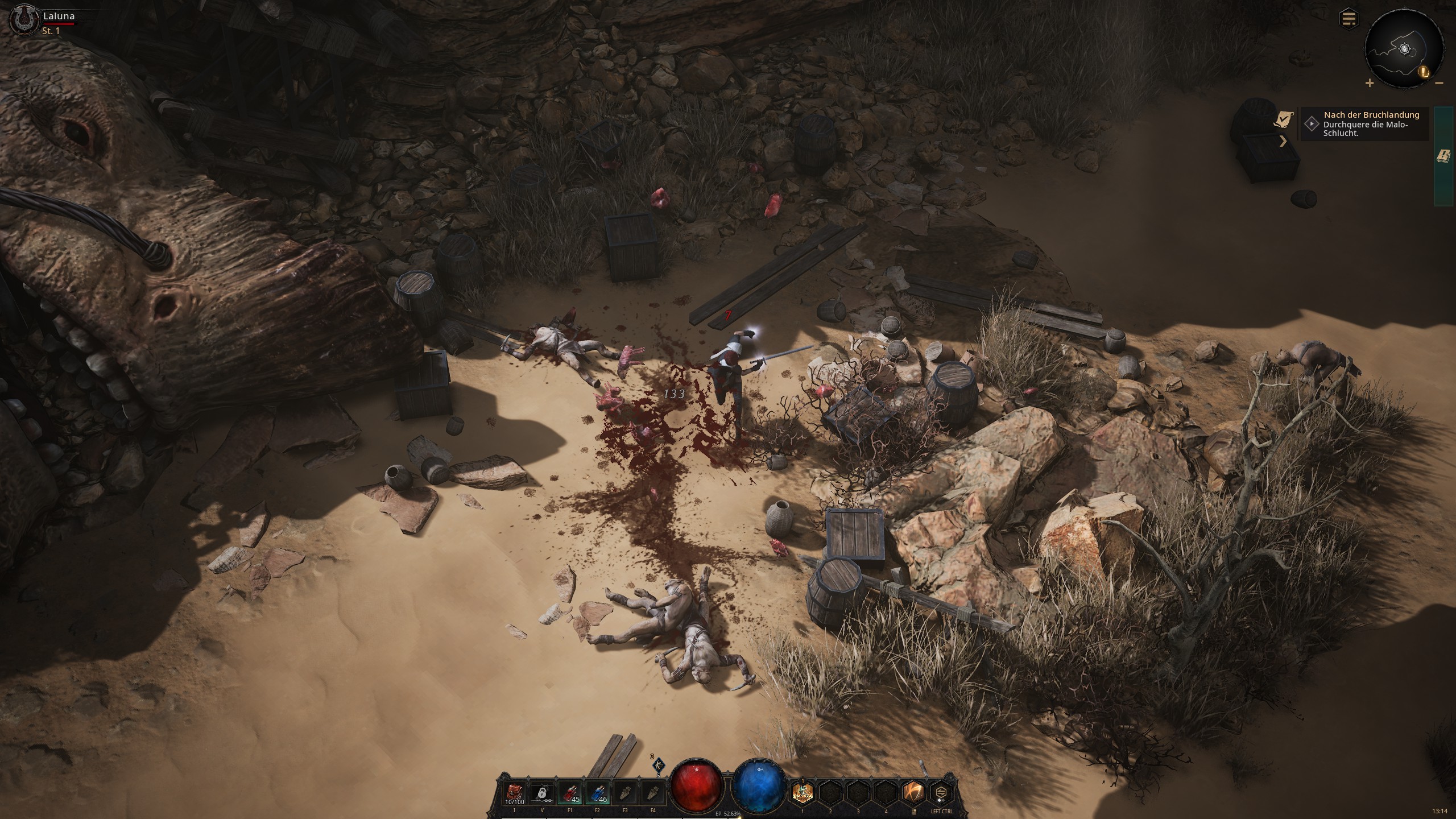Open the hexagonal main menu button
Viewport: 1456px width, 819px height.
pos(1349,19)
